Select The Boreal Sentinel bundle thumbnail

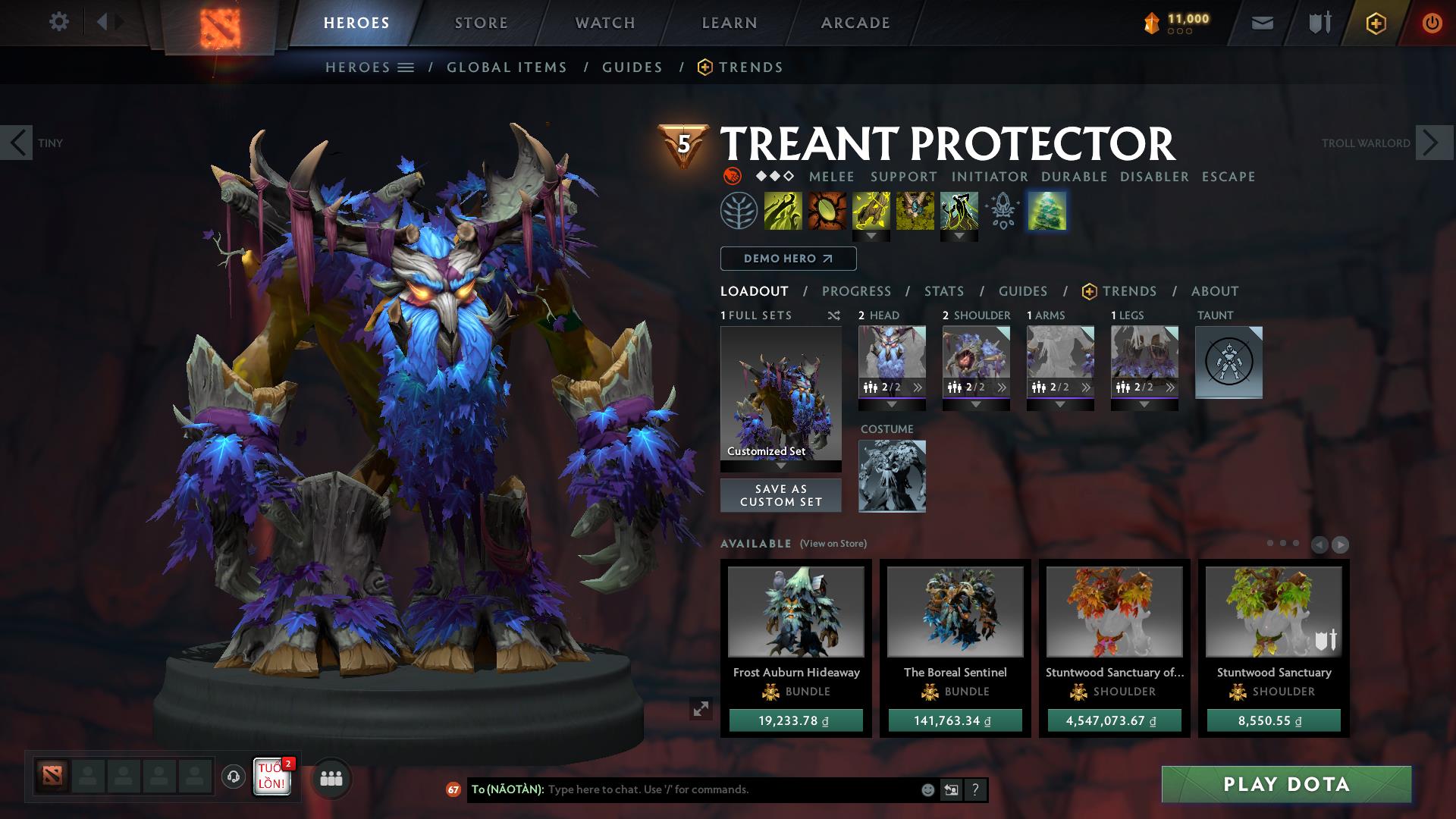pos(954,612)
